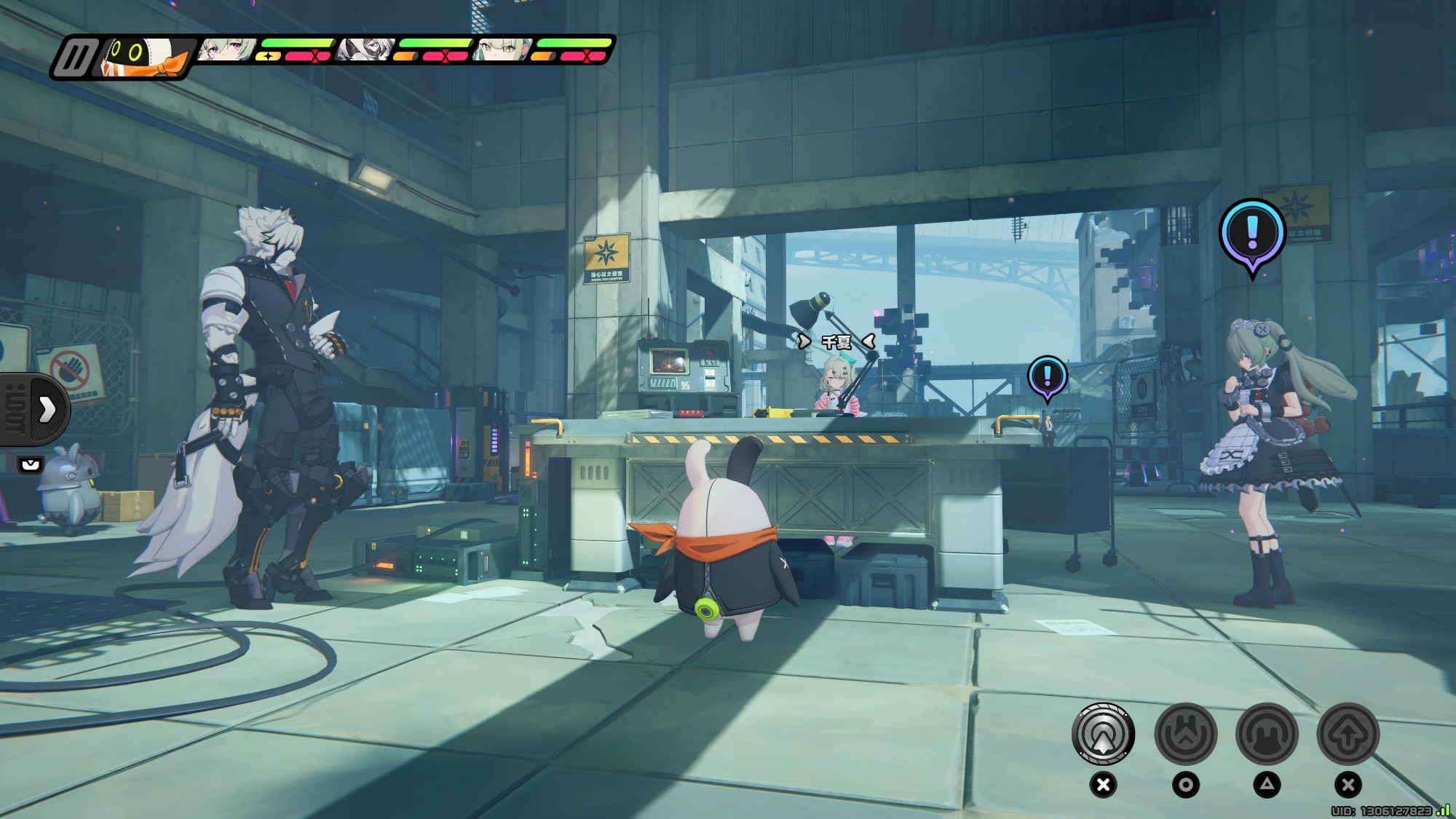Click the large exclamation marker above the maid

tap(1252, 233)
